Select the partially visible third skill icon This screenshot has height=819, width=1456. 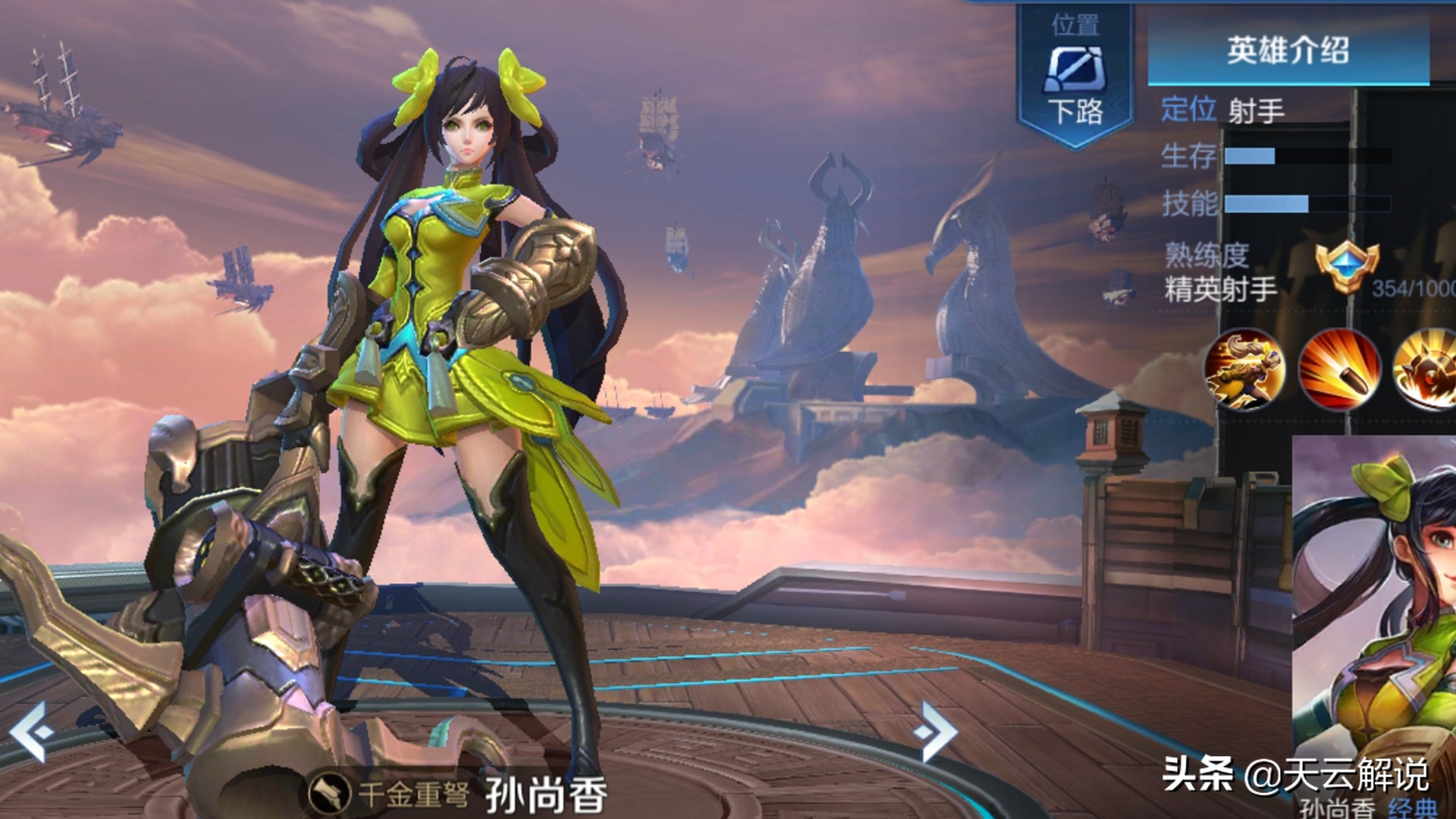click(1427, 369)
